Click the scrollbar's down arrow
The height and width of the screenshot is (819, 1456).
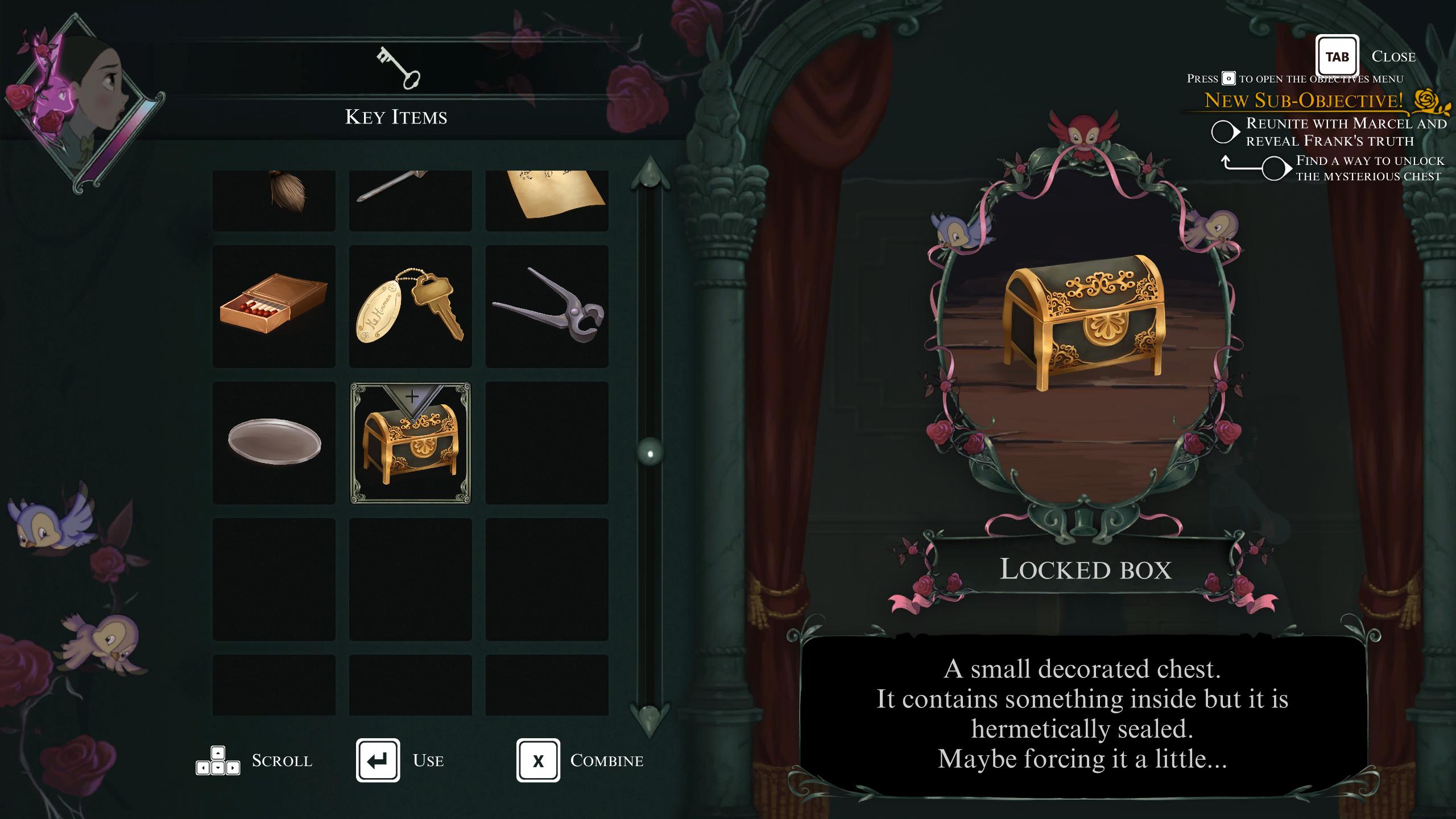click(650, 719)
